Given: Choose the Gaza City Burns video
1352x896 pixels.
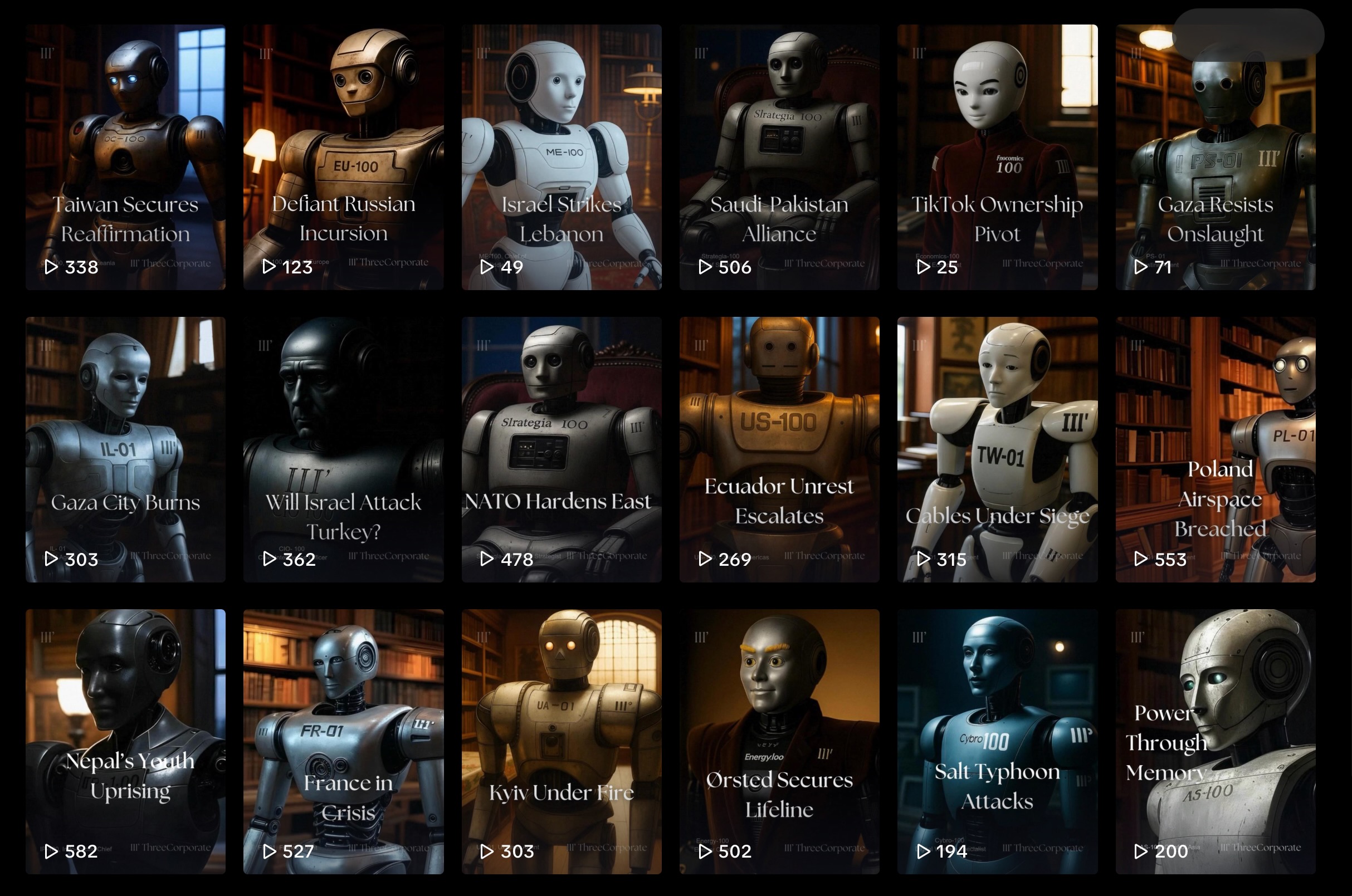Looking at the screenshot, I should (125, 449).
